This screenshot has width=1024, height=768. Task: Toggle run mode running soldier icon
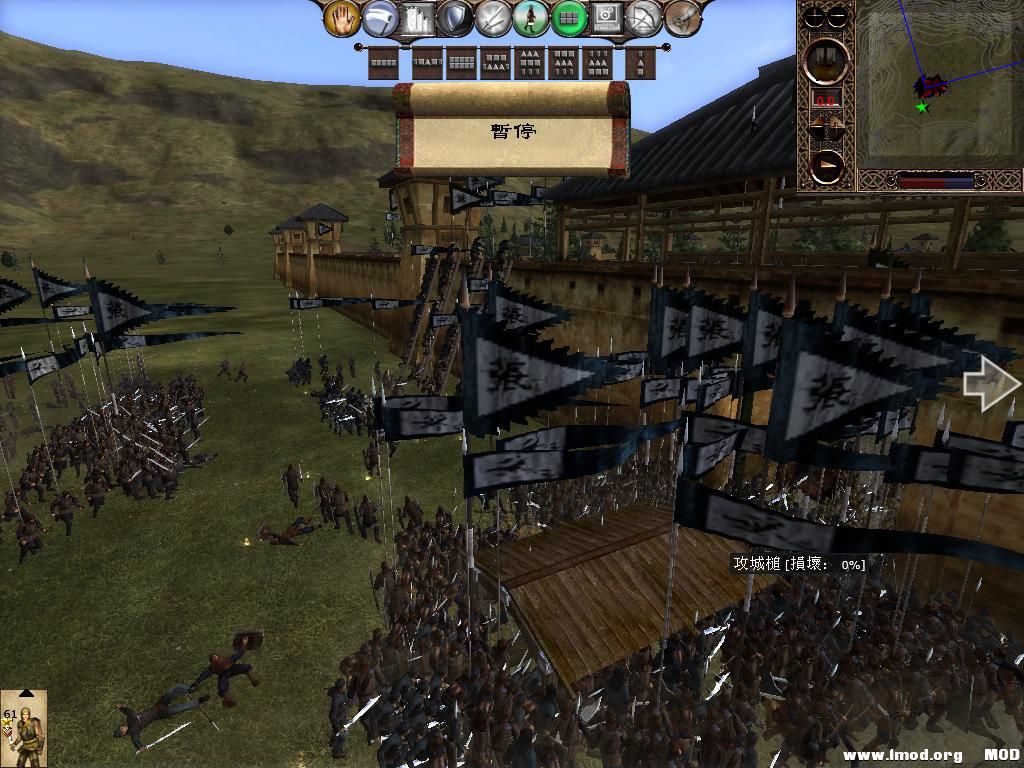pos(531,17)
